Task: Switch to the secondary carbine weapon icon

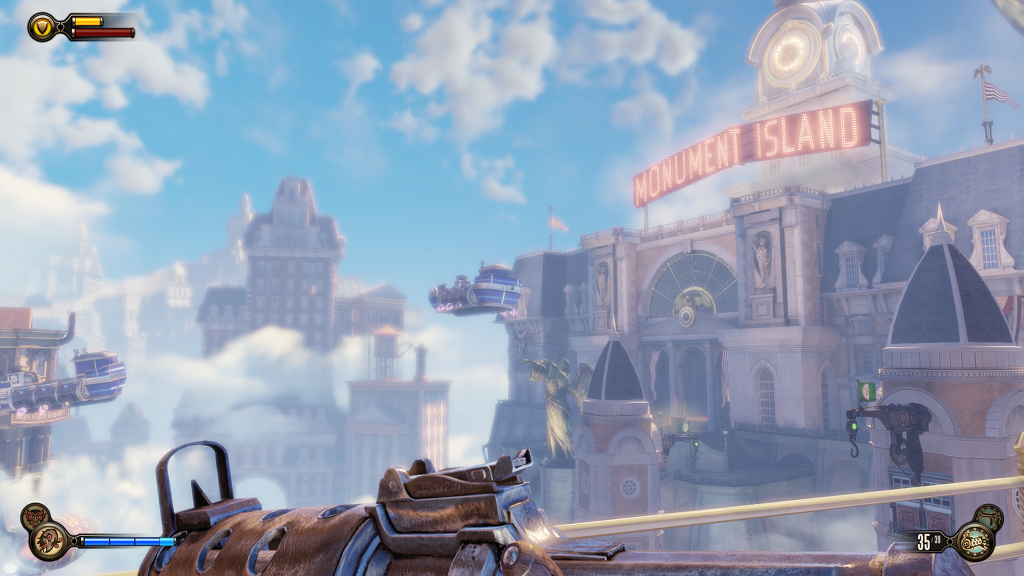Action: (x=989, y=517)
